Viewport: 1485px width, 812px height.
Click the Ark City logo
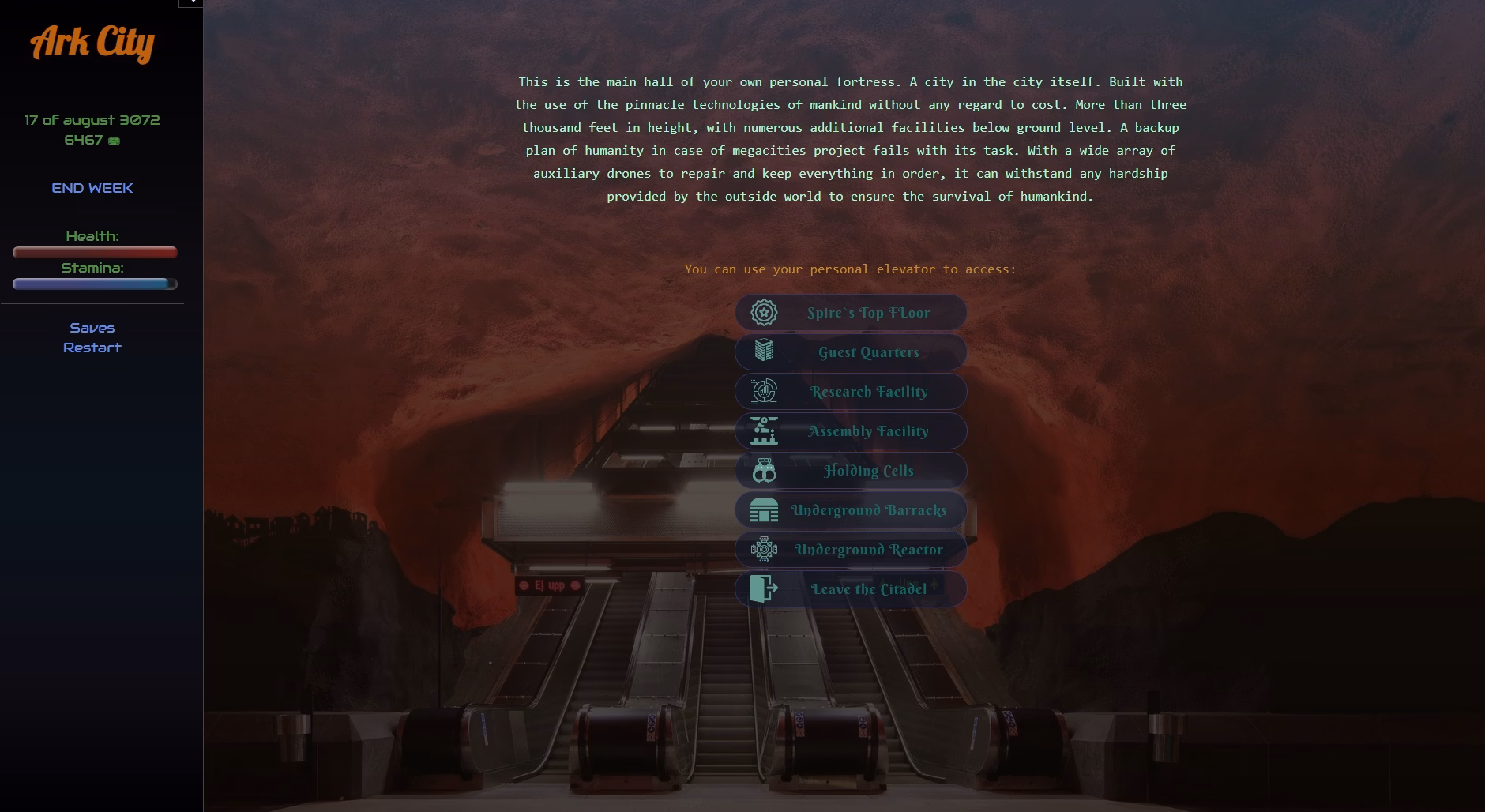tap(92, 45)
